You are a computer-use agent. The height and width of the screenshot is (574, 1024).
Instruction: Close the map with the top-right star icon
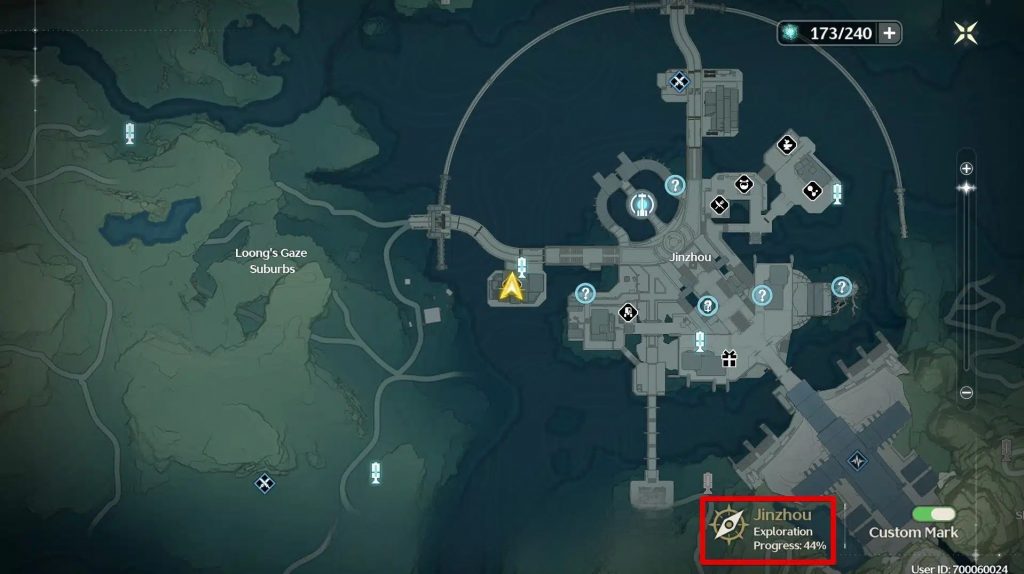[x=966, y=33]
